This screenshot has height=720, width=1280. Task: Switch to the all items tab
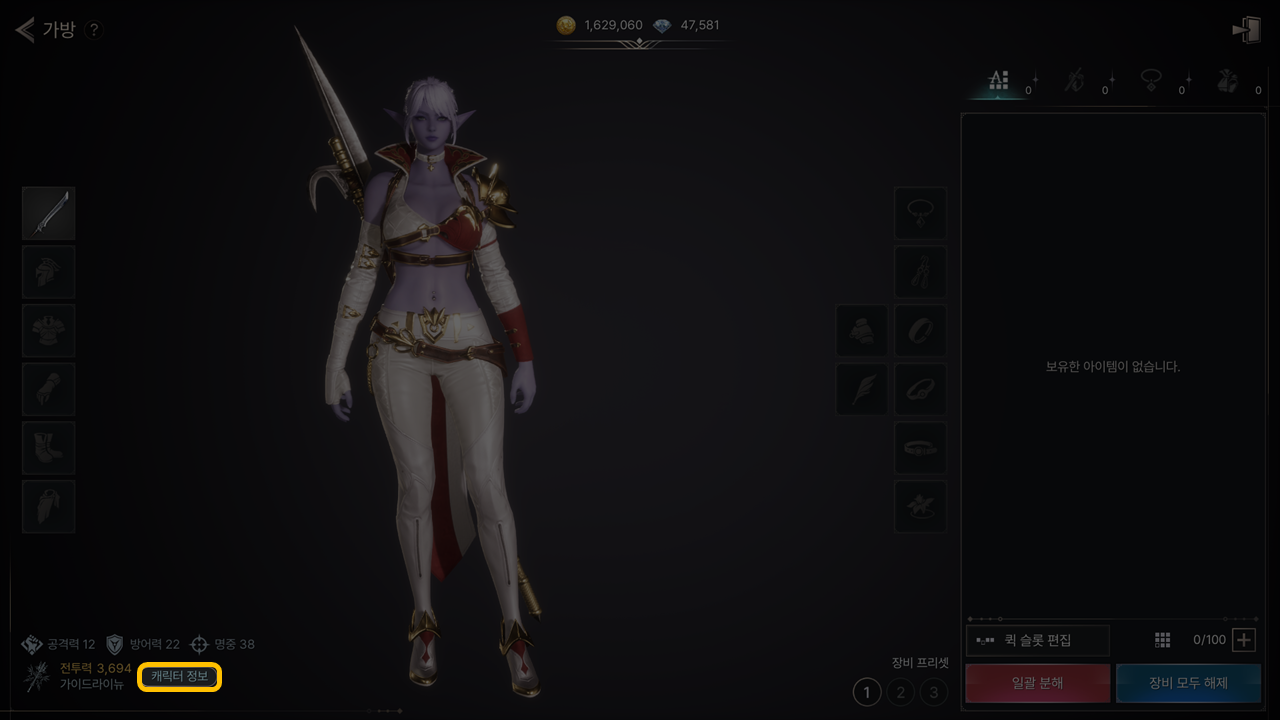coord(998,82)
